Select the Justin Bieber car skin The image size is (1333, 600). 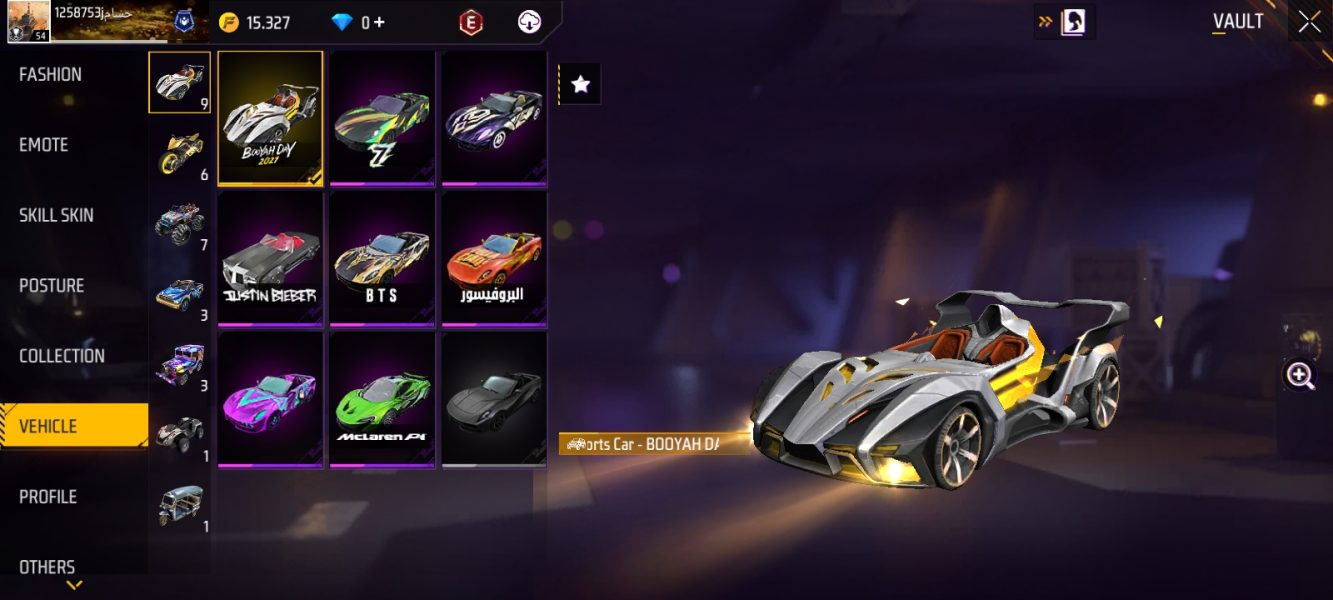coord(270,258)
